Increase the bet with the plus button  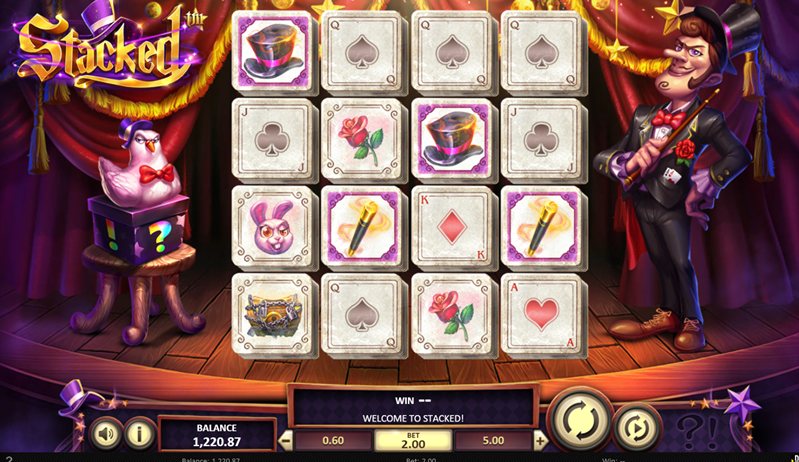tap(541, 440)
